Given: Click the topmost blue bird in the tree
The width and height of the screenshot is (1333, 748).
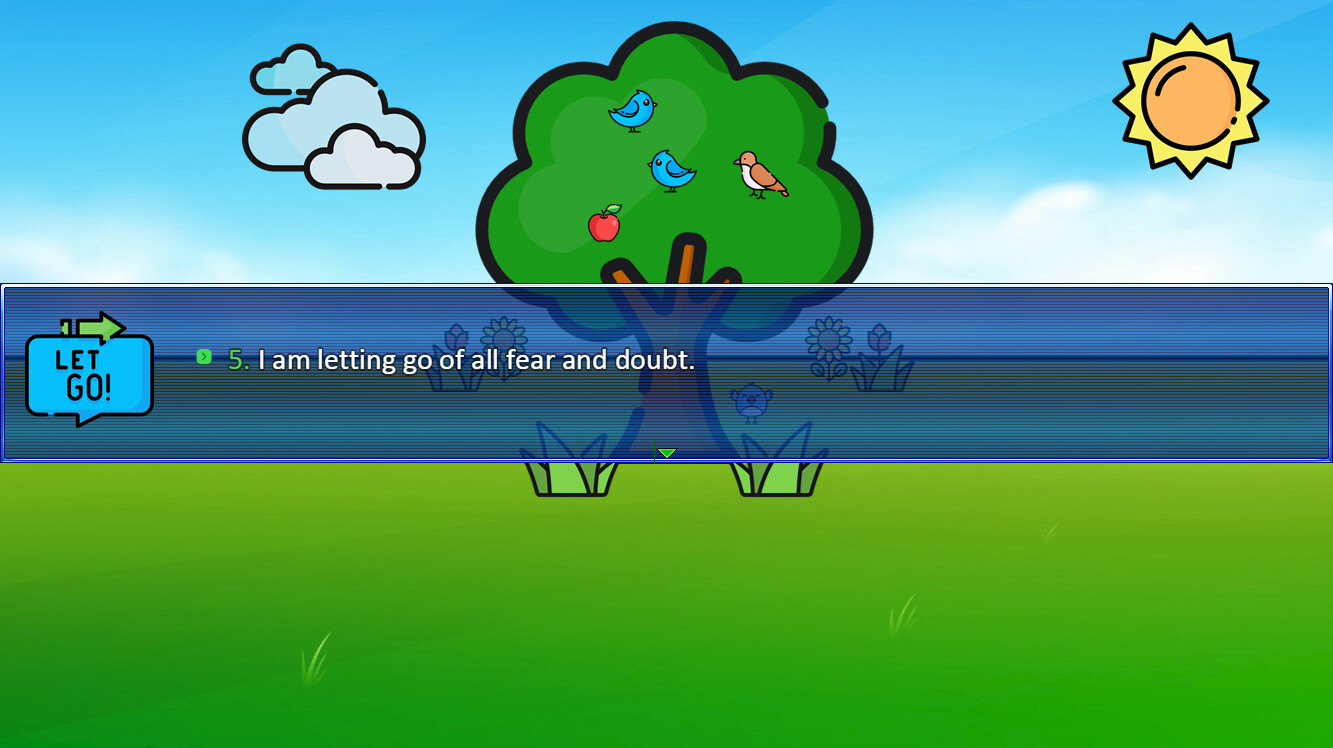Looking at the screenshot, I should 632,110.
